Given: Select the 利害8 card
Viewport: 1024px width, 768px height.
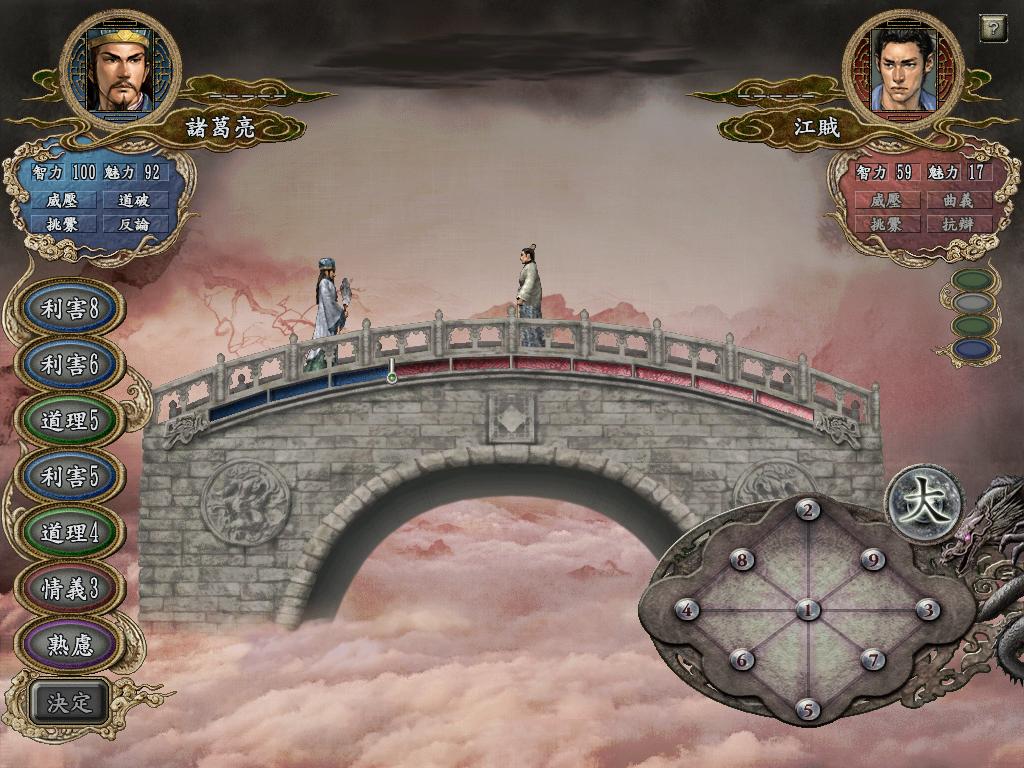Looking at the screenshot, I should click(x=69, y=309).
